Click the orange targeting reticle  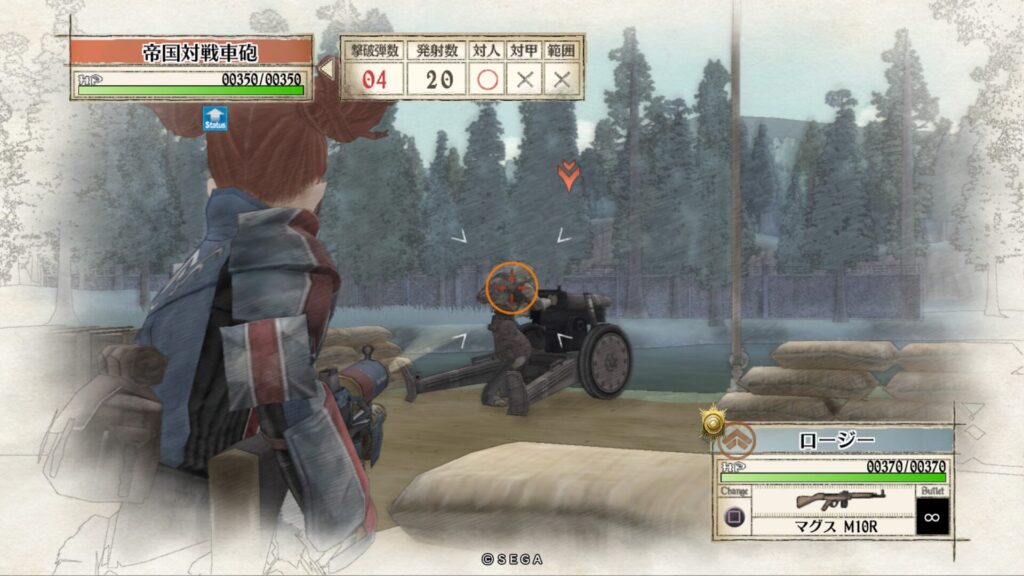[511, 287]
